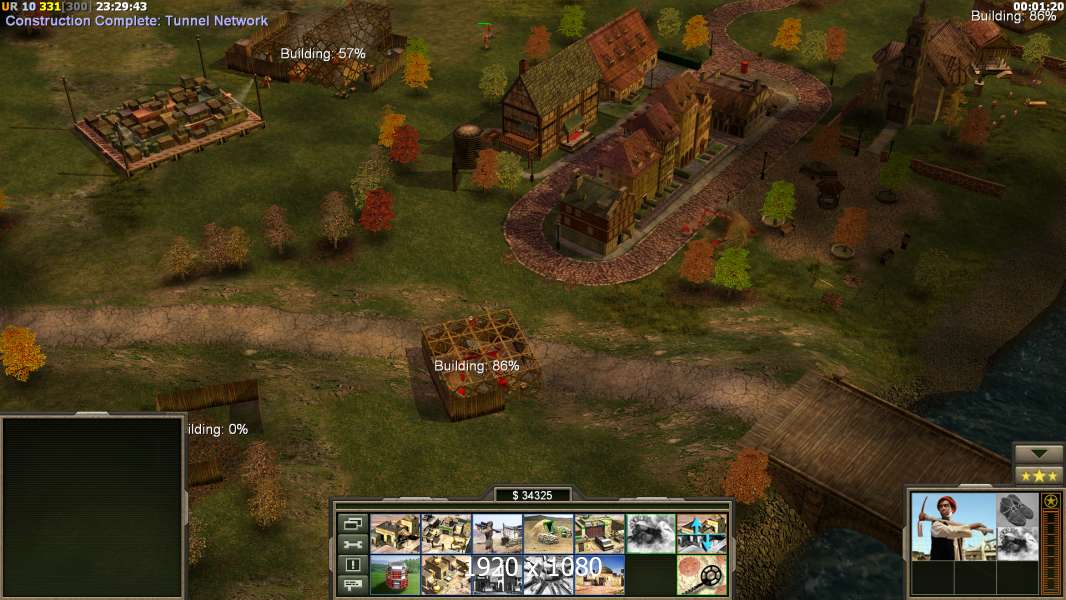Choose the large sandstone palace build icon
1066x600 pixels.
(446, 575)
